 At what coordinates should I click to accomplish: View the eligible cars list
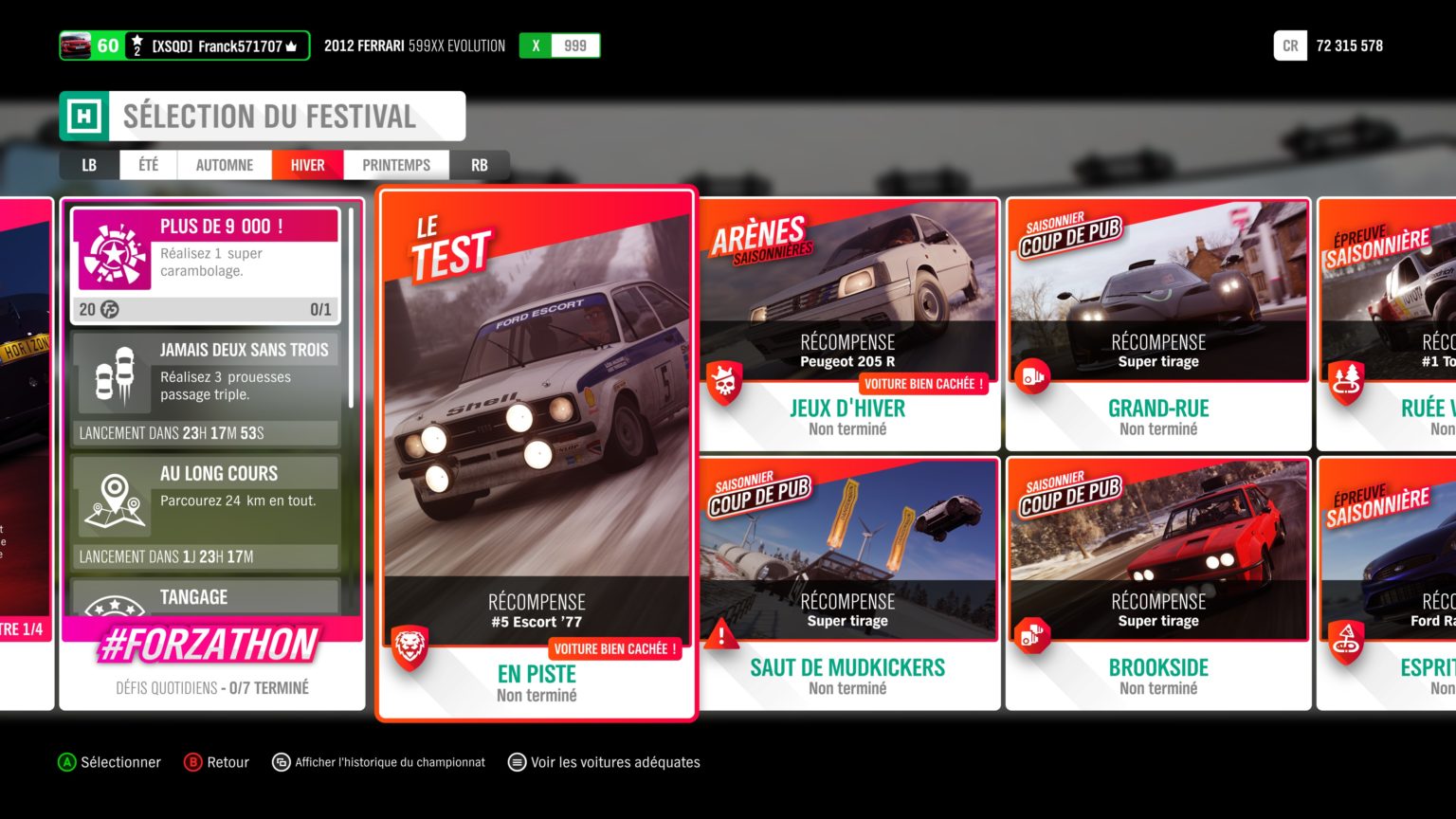tap(605, 762)
